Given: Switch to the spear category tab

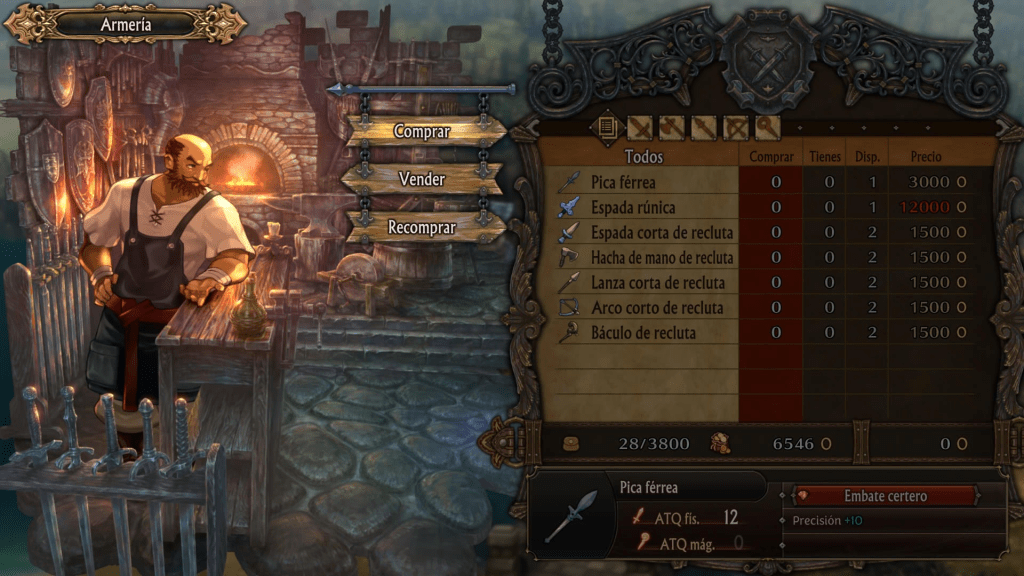Looking at the screenshot, I should click(x=704, y=127).
